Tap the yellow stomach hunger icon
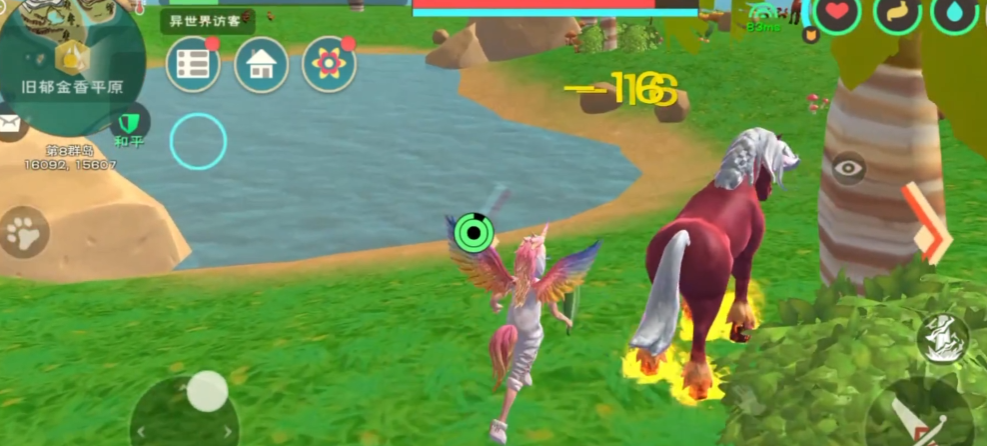987x446 pixels. (x=896, y=13)
